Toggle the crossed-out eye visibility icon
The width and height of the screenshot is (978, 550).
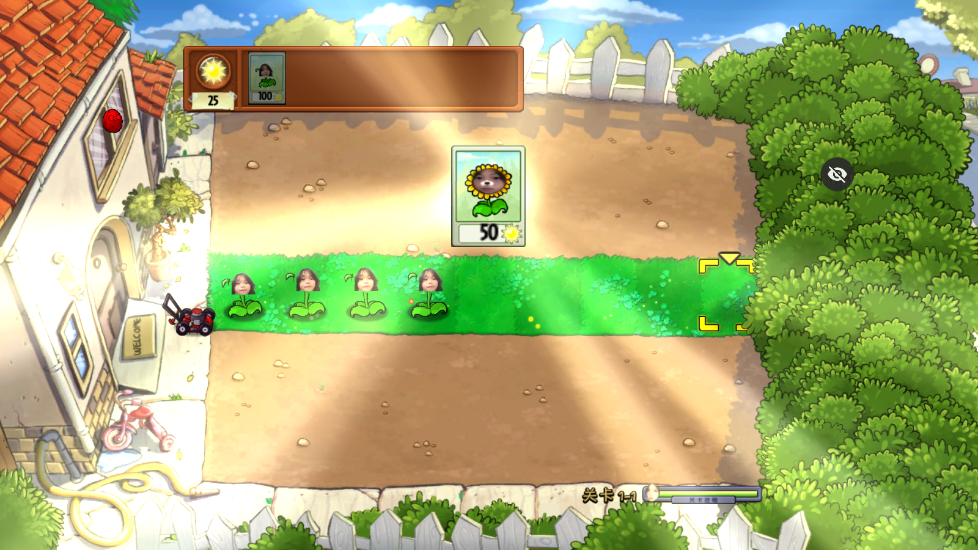pos(837,175)
